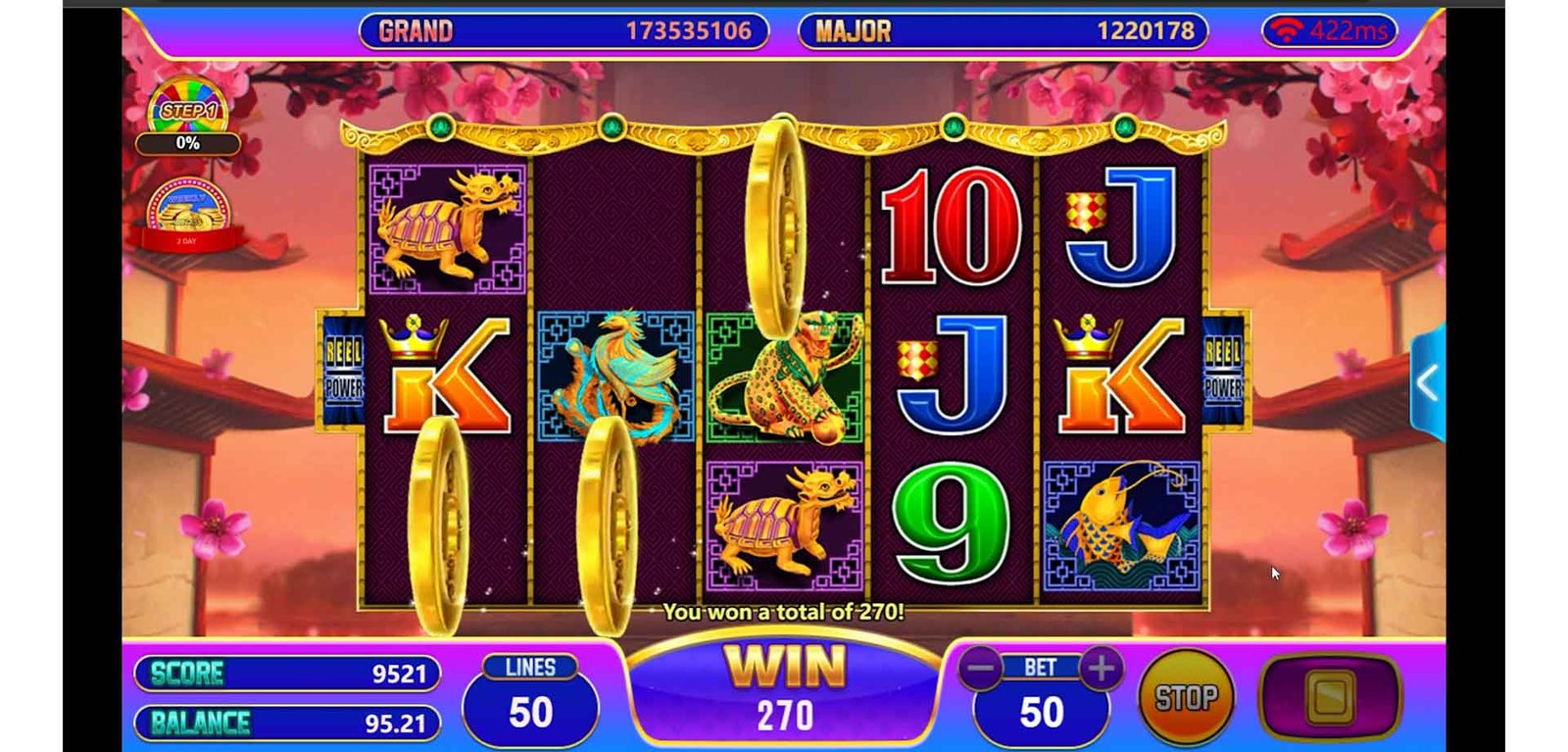Stop the spinning reels
1568x752 pixels.
coord(1186,697)
